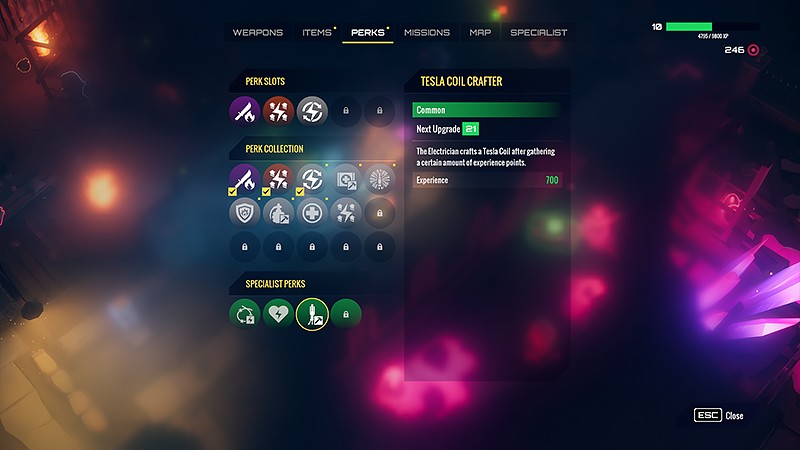Select the starburst perk in Perk Collection
The height and width of the screenshot is (450, 800).
tap(379, 179)
